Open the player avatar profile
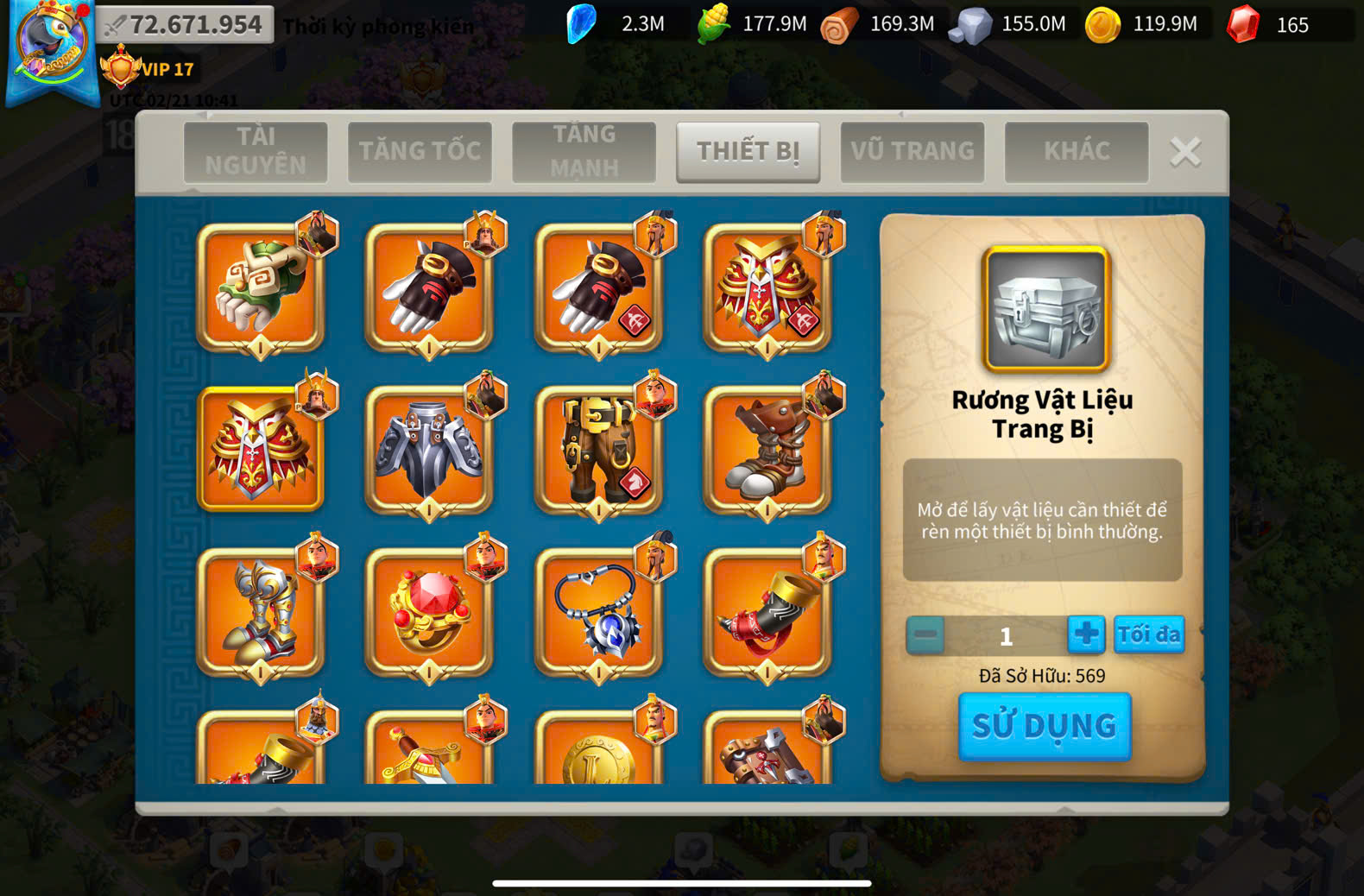 tap(52, 47)
